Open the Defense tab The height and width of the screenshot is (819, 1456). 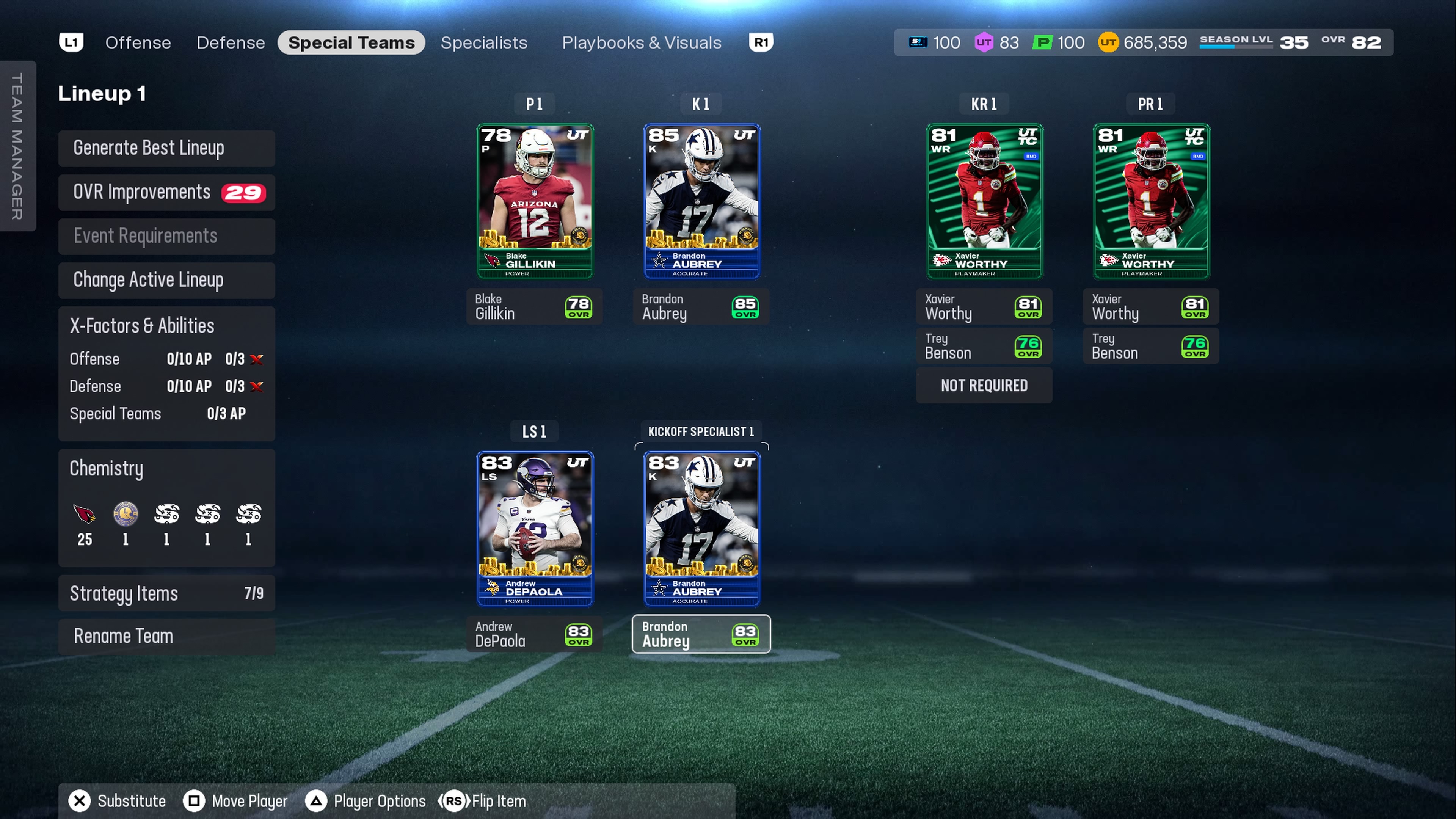(231, 42)
